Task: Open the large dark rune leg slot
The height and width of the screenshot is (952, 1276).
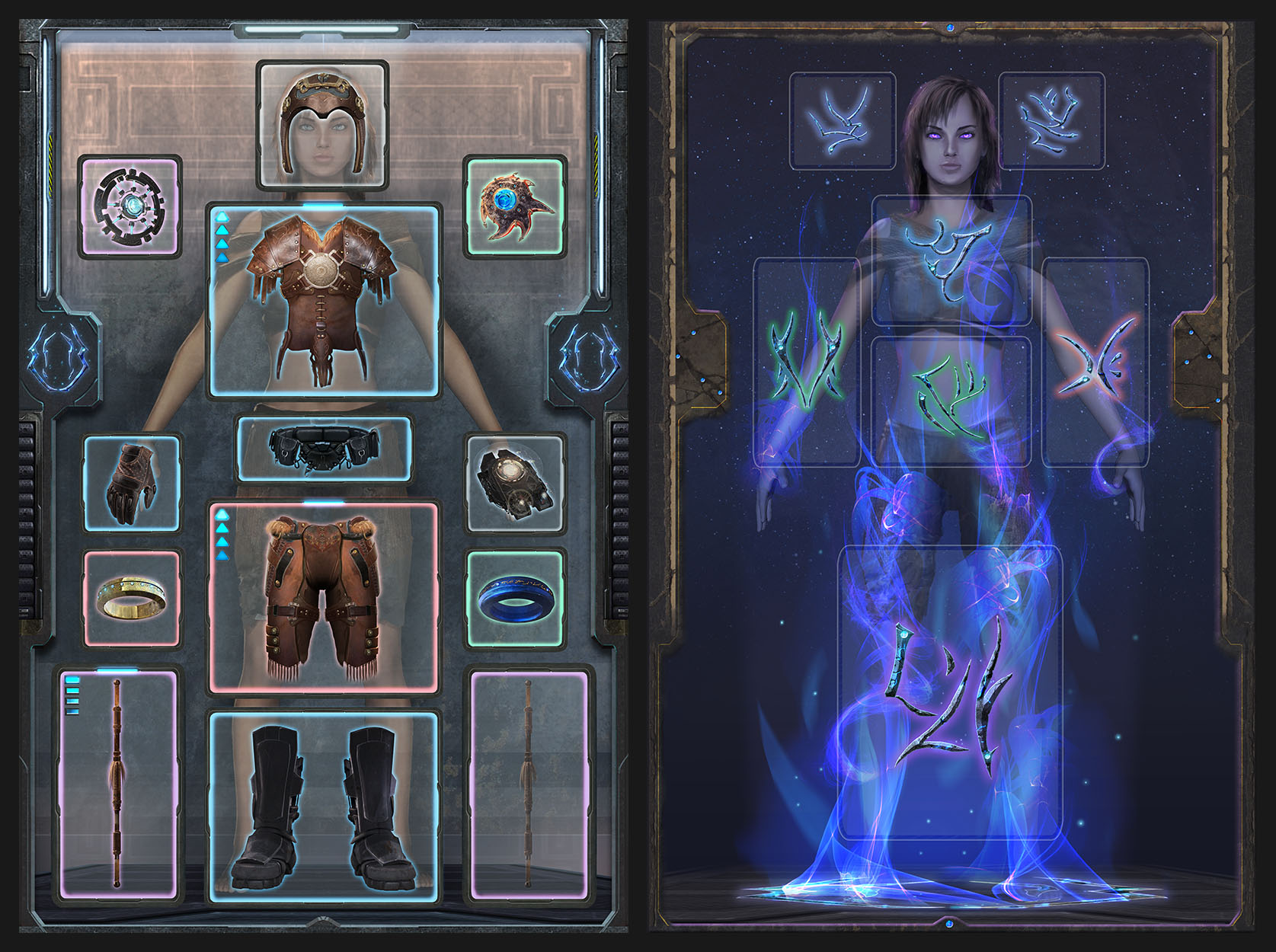Action: 949,693
